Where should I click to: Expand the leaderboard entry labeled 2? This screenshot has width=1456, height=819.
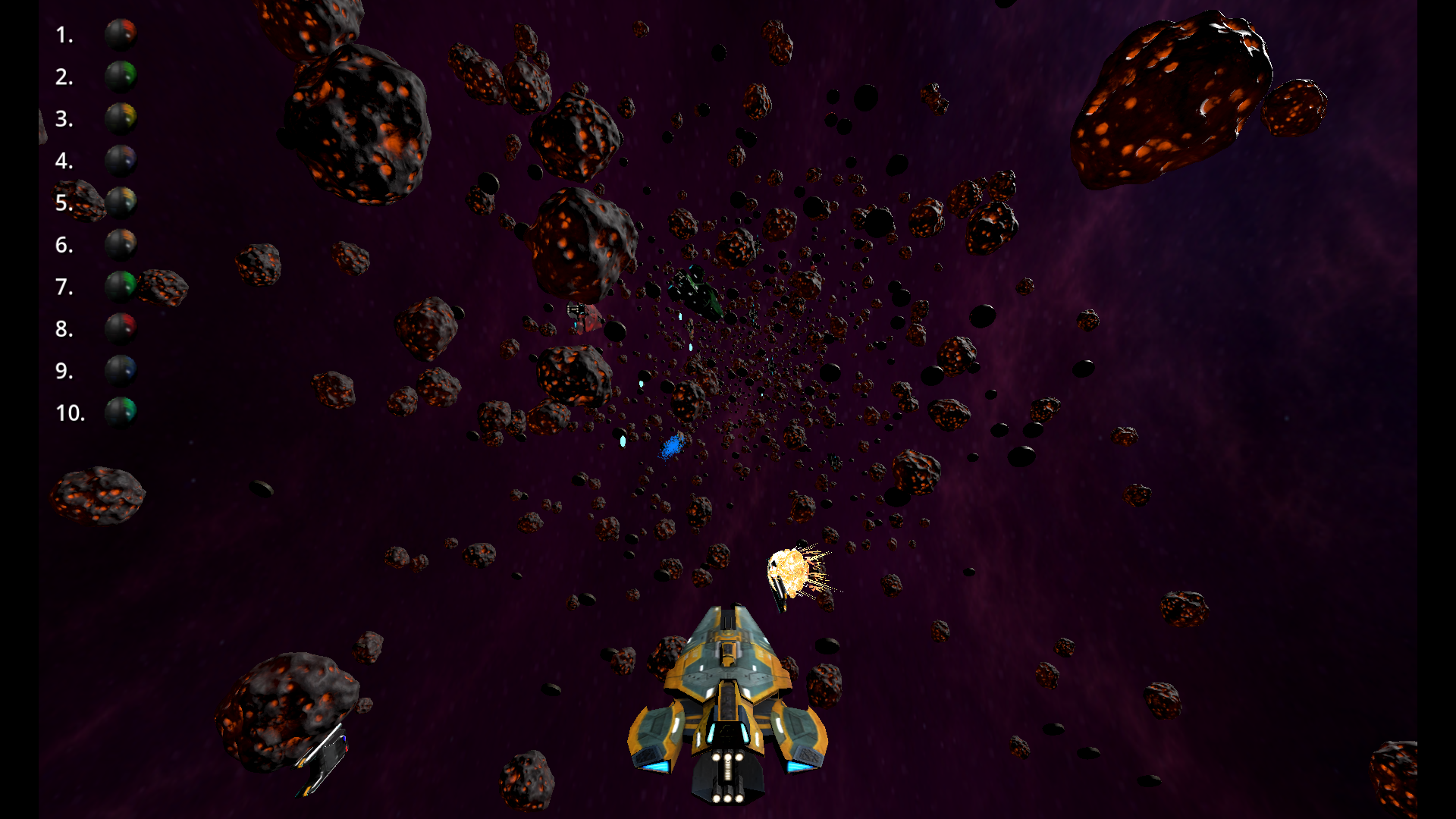[x=64, y=77]
